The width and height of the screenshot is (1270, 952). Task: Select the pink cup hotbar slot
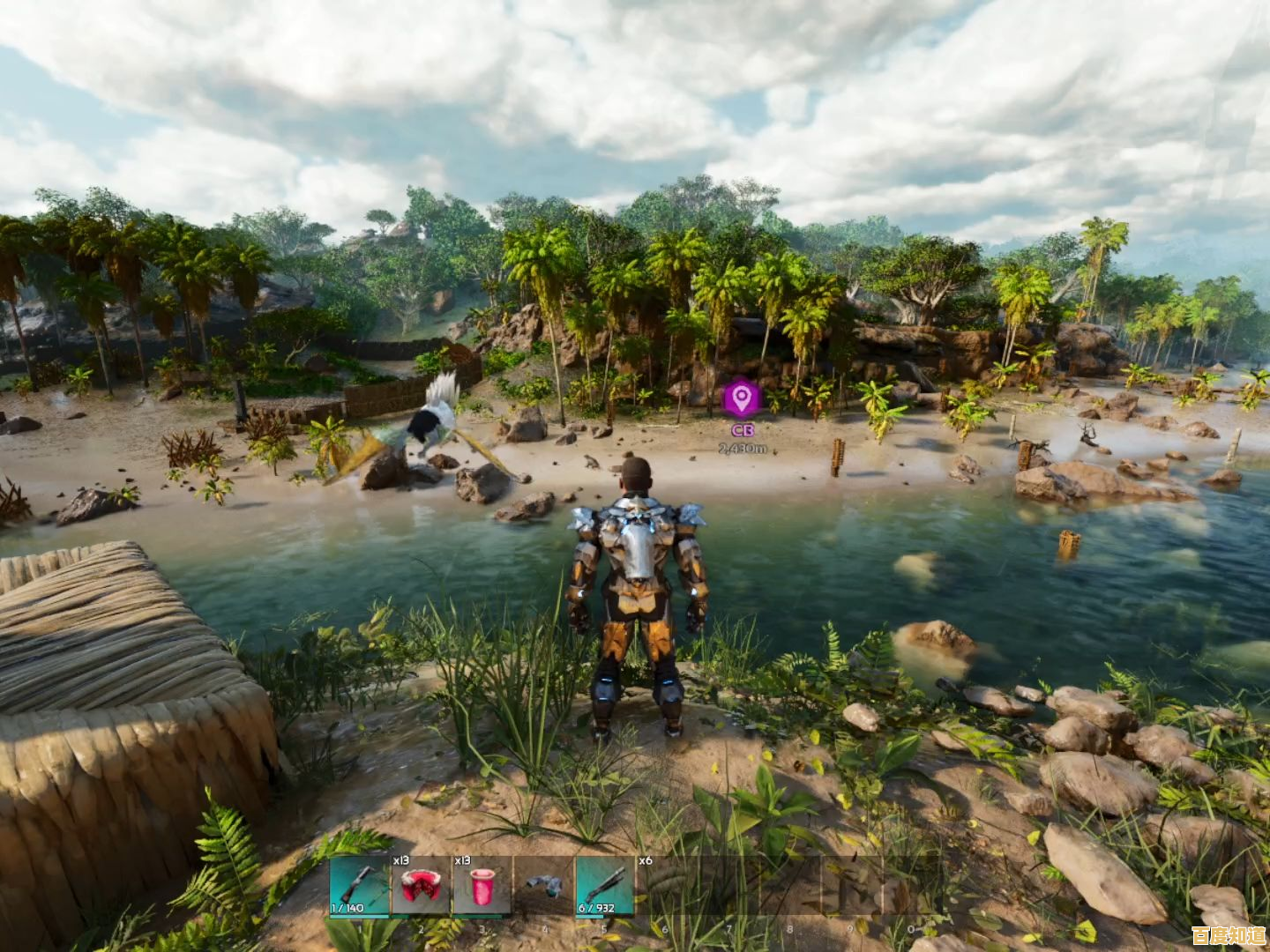point(482,887)
